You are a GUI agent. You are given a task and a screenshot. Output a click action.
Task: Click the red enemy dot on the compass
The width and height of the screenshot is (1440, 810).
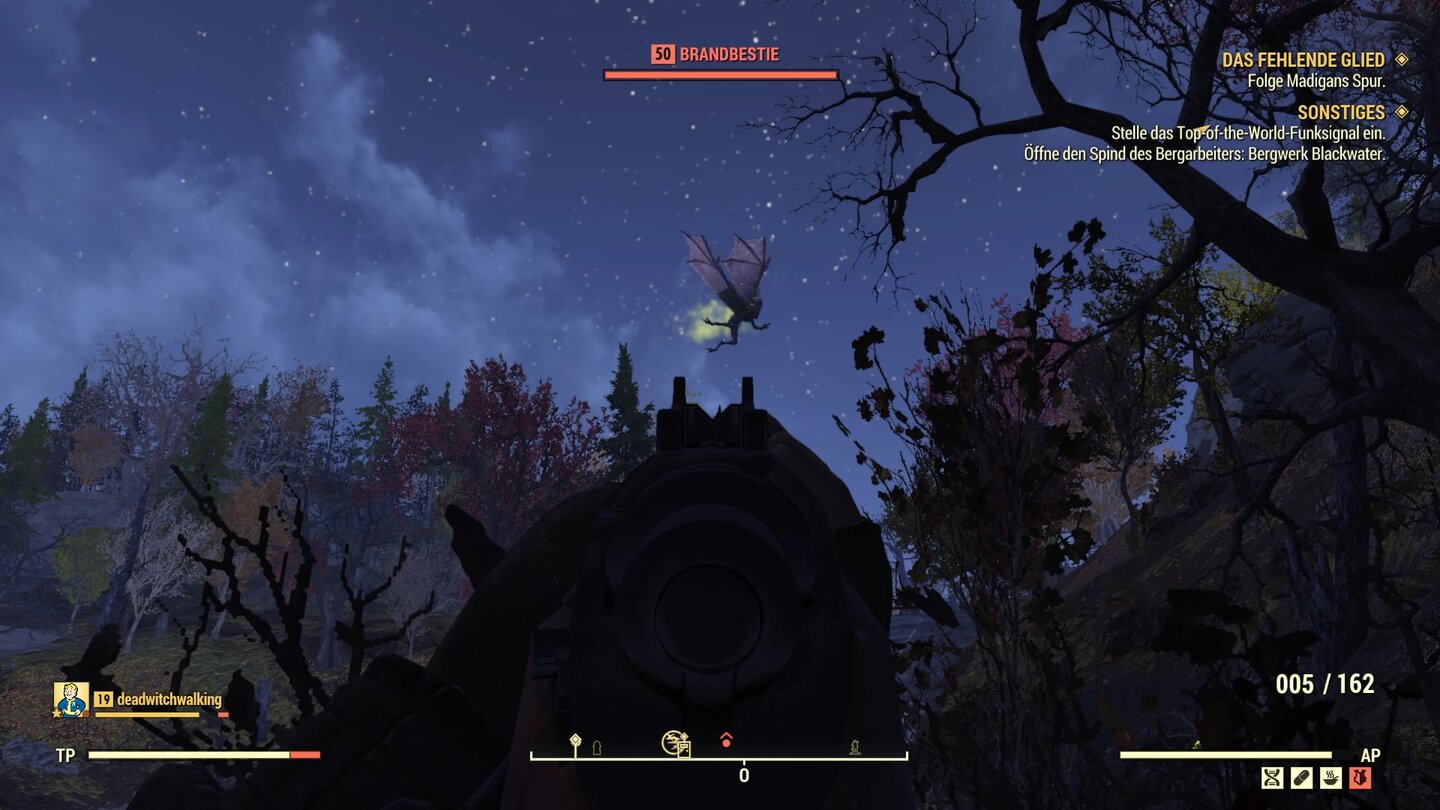(x=726, y=742)
